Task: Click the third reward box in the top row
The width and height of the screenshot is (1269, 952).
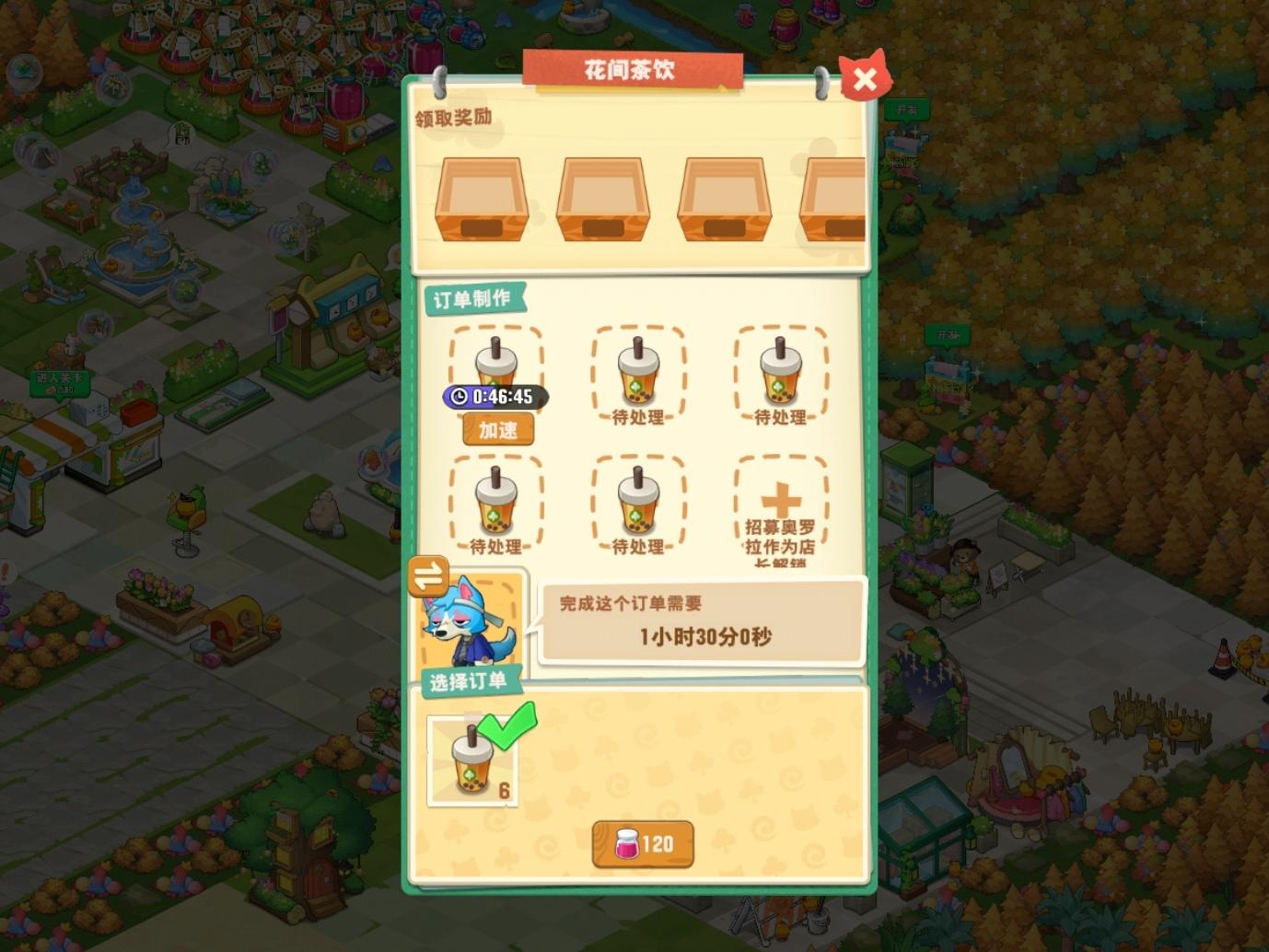Action: [x=724, y=199]
